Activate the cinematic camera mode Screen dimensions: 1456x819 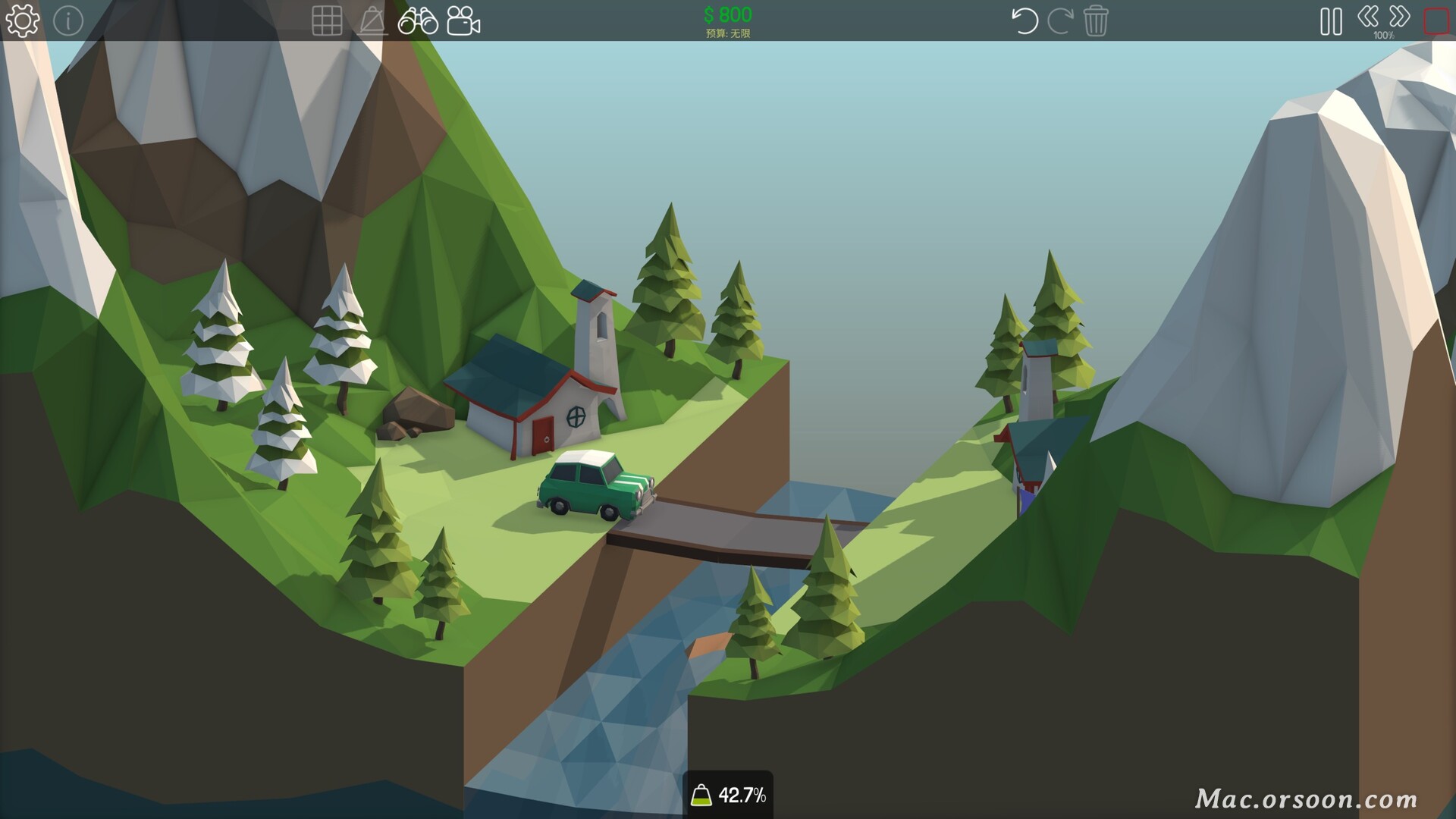463,22
